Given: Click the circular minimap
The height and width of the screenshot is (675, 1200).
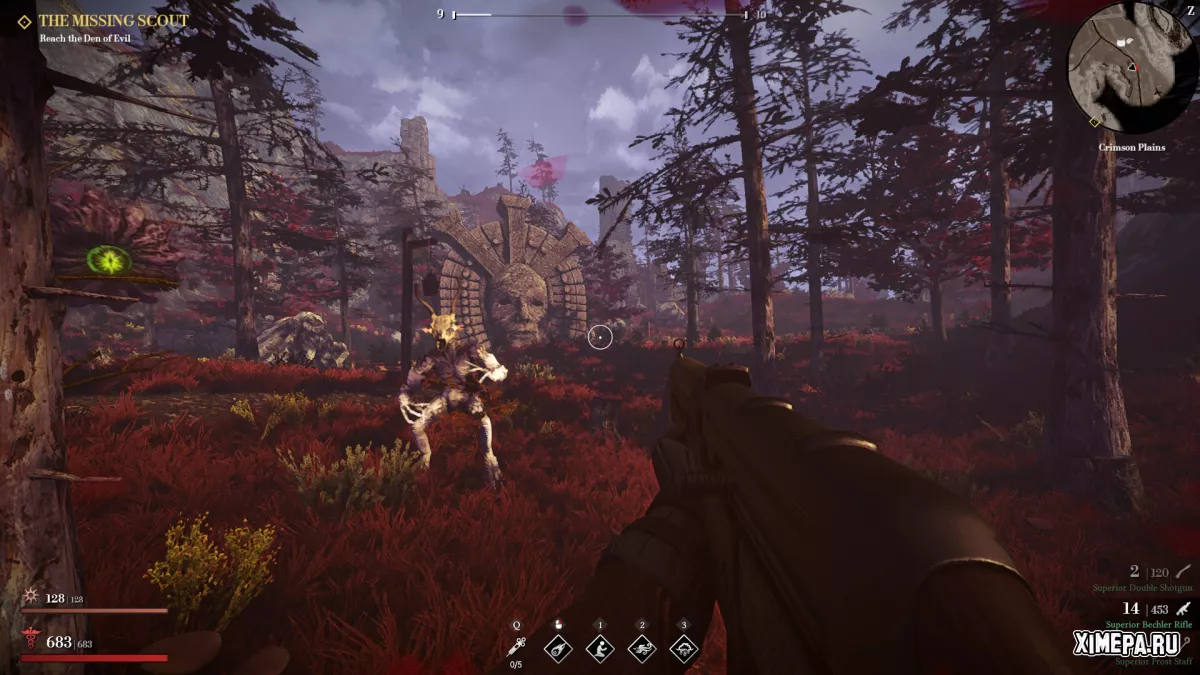Looking at the screenshot, I should click(x=1132, y=68).
